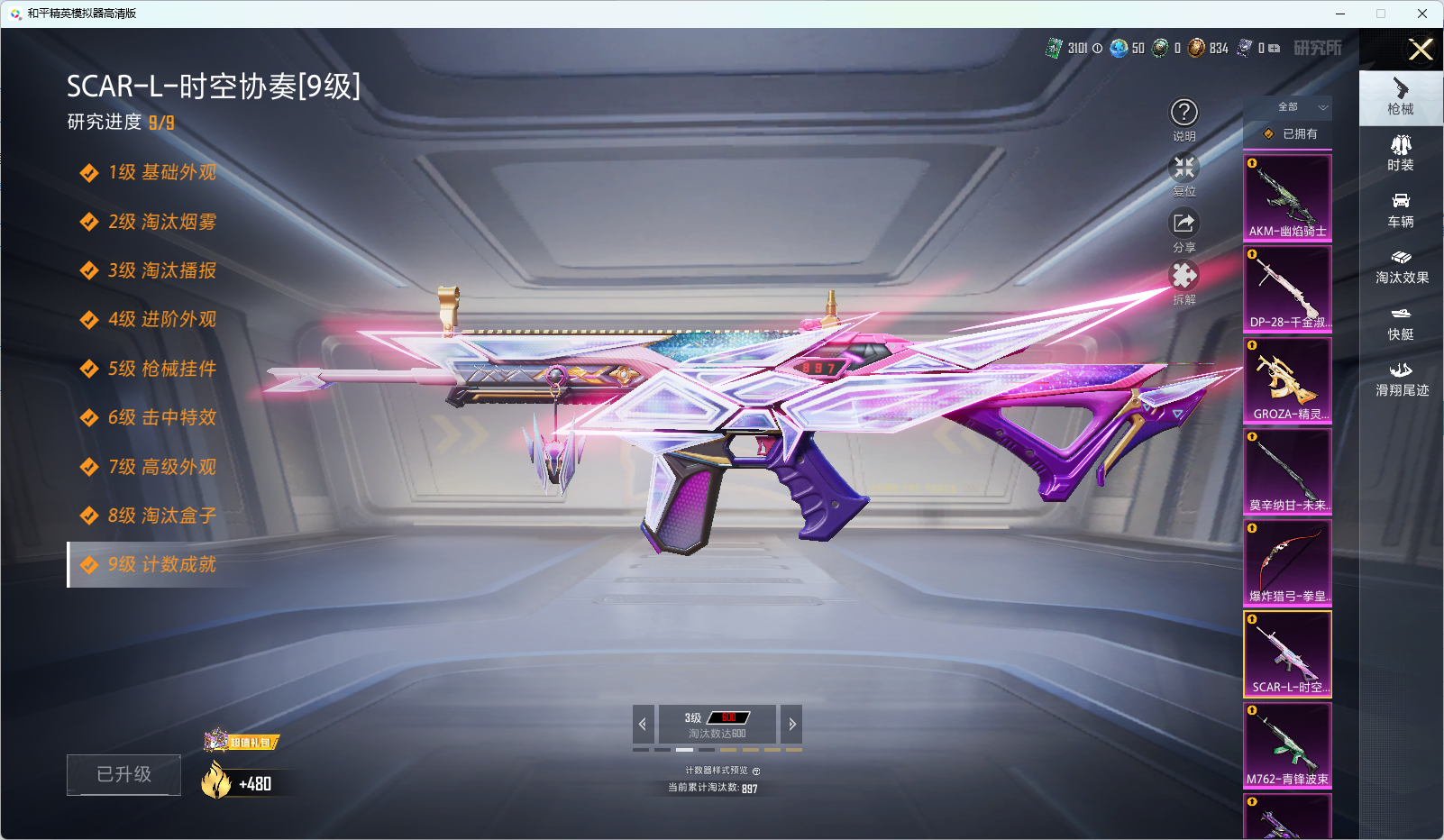Show the next counter style preview
This screenshot has height=840, width=1444.
791,724
